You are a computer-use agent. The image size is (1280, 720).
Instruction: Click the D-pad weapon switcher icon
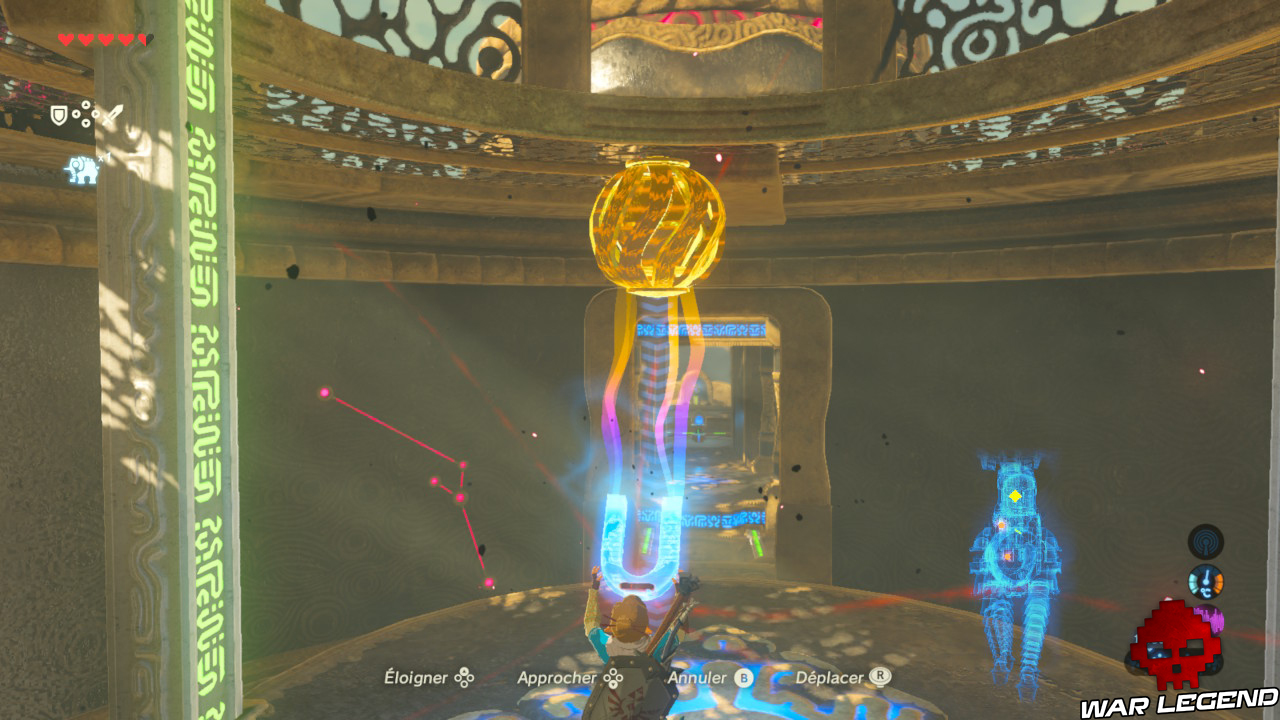(x=84, y=113)
